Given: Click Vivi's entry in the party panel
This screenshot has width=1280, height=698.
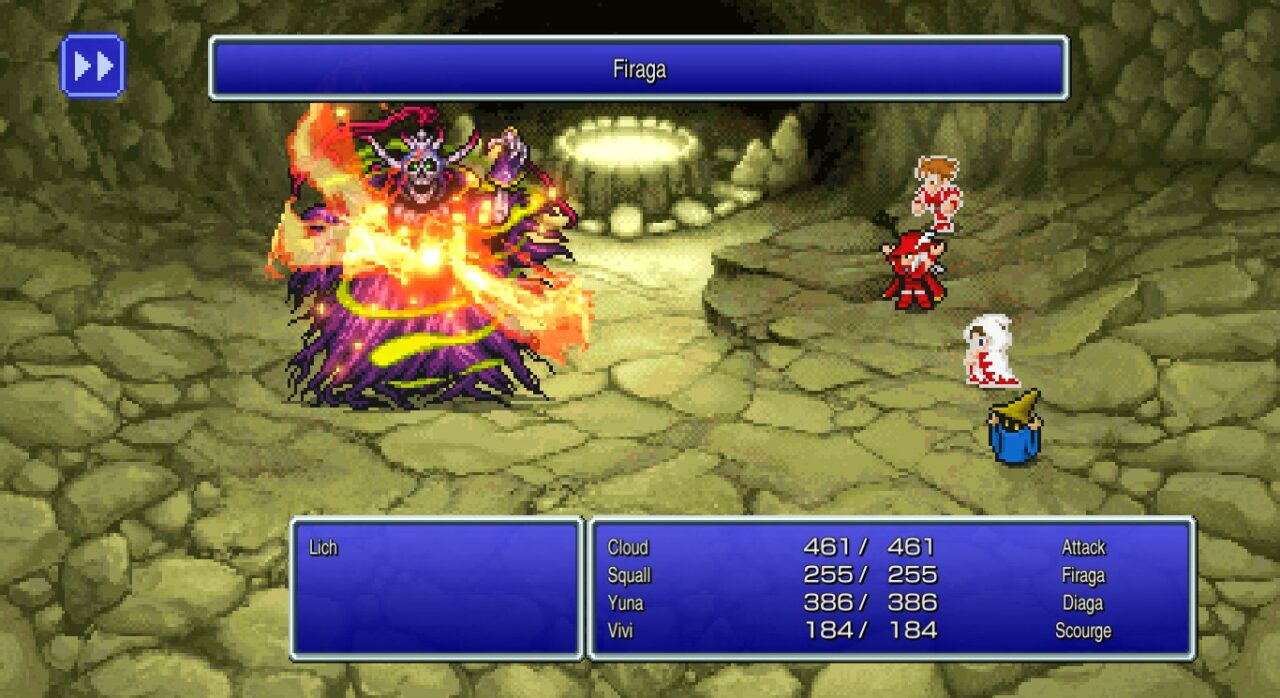Looking at the screenshot, I should [x=623, y=631].
